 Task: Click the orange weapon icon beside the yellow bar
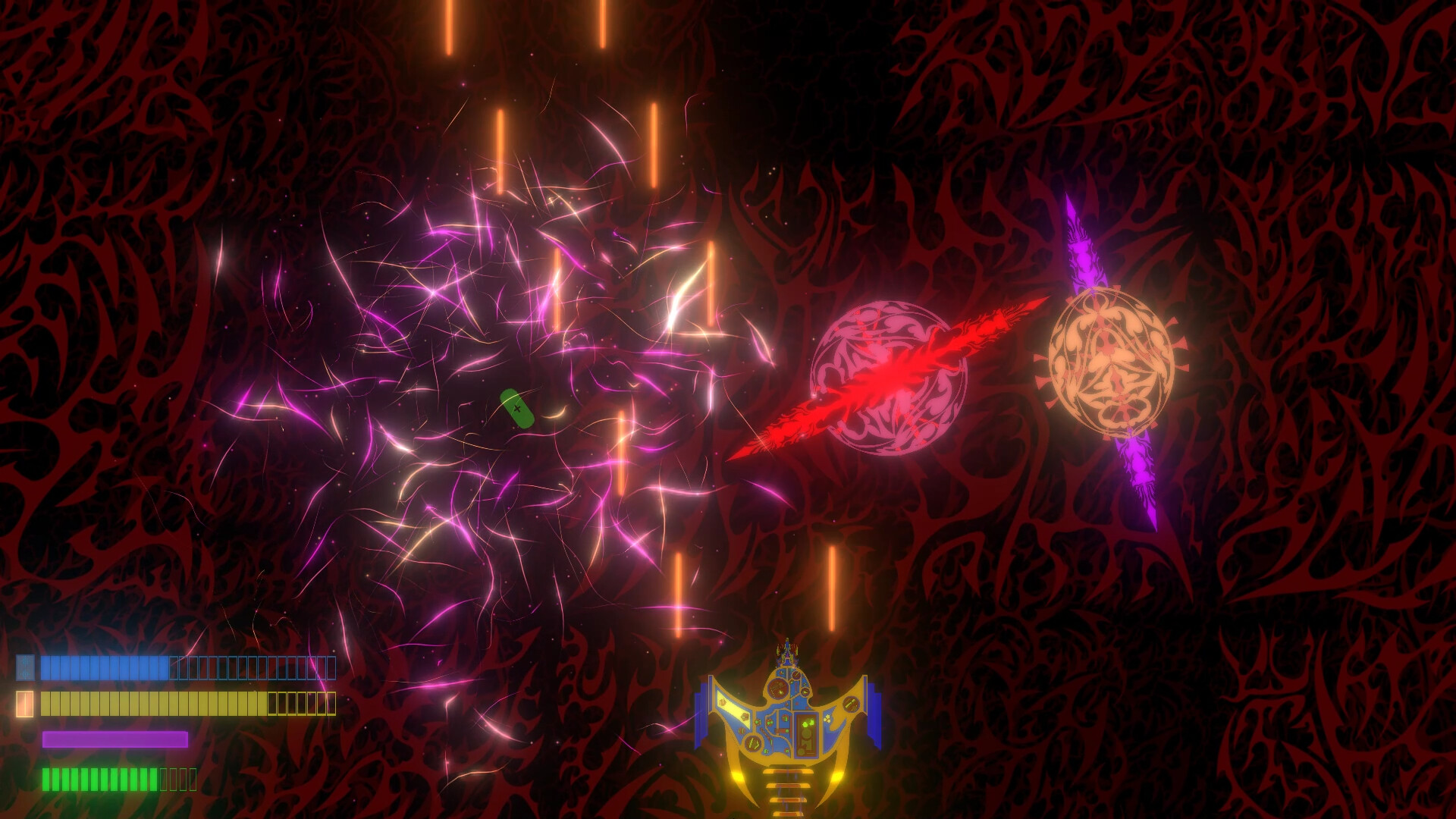[x=25, y=704]
